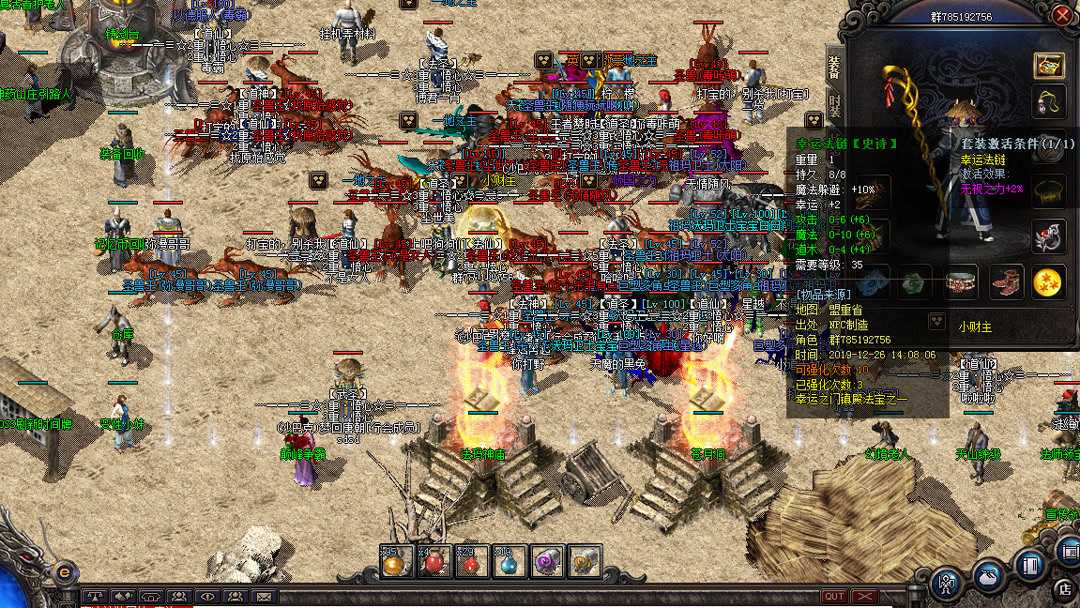Use the orange scroll in hotbar
The image size is (1080, 608).
(x=584, y=562)
